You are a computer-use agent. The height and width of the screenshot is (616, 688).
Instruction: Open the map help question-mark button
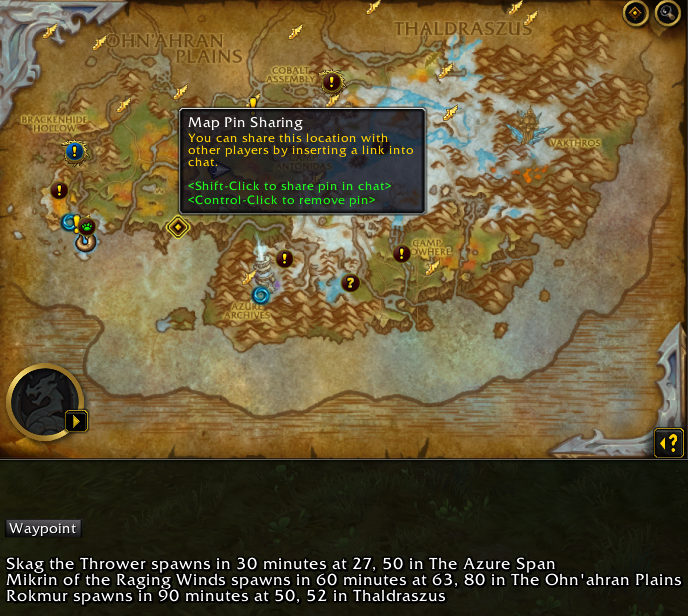point(669,442)
